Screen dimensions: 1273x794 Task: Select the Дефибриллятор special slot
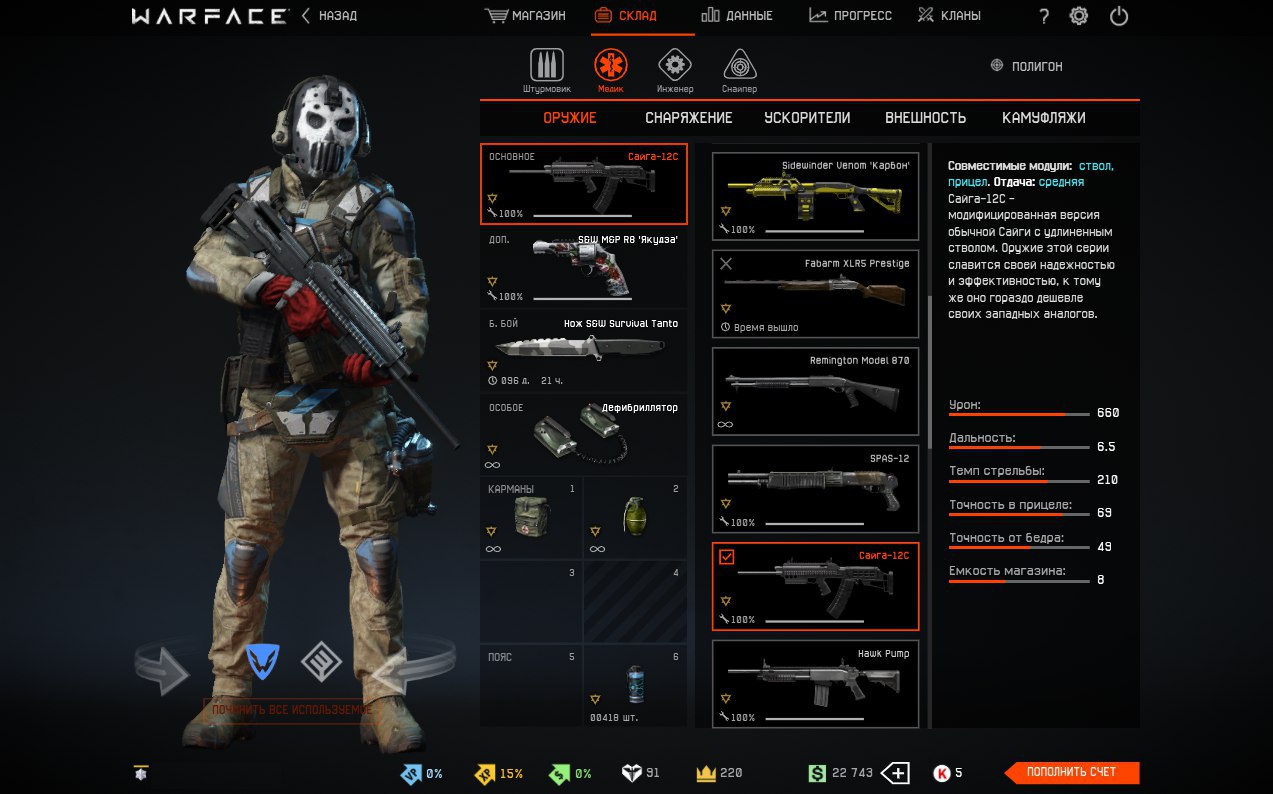[x=583, y=433]
